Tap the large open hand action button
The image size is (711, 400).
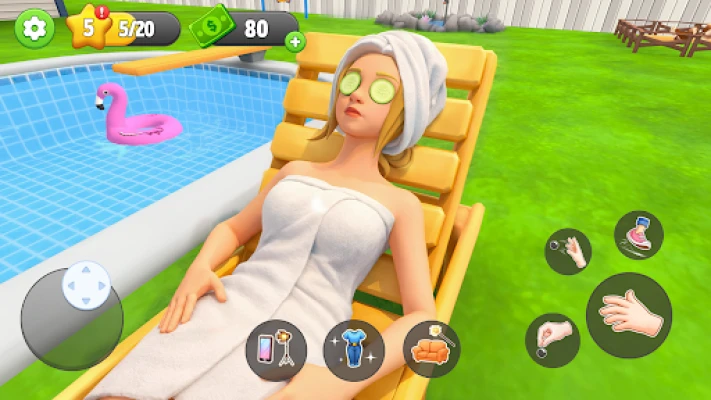click(628, 315)
